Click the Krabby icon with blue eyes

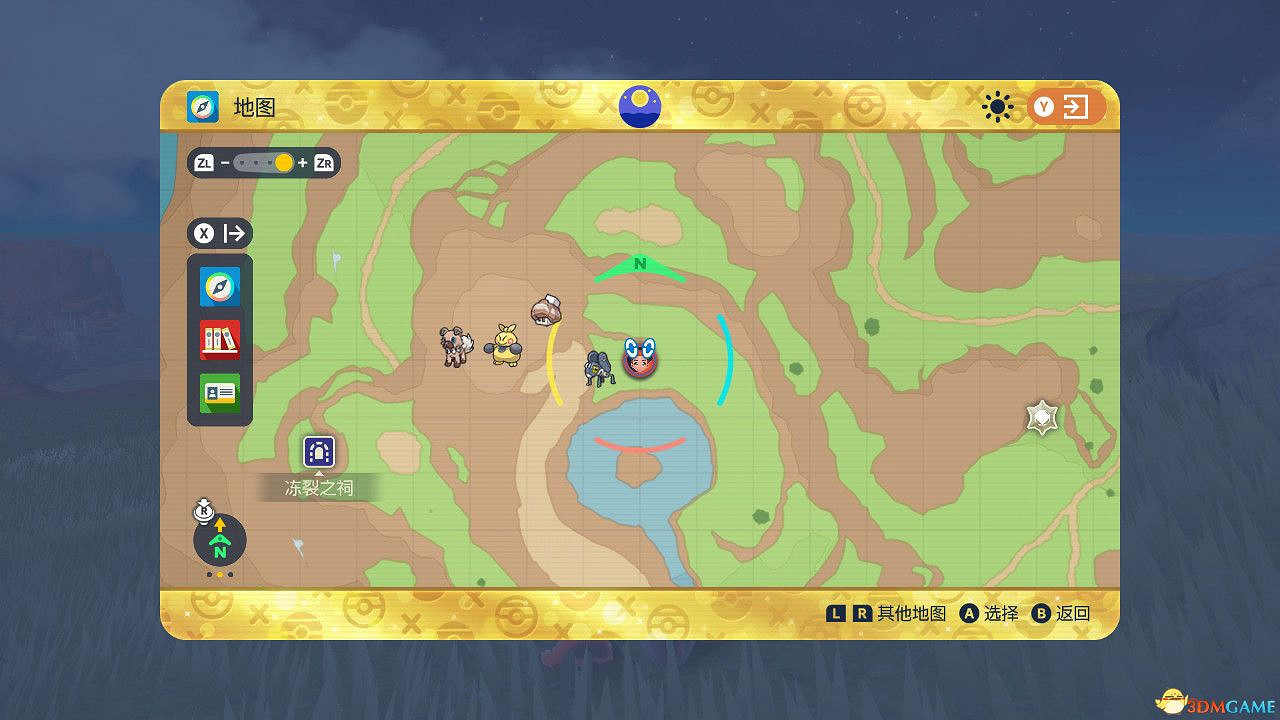tap(642, 359)
